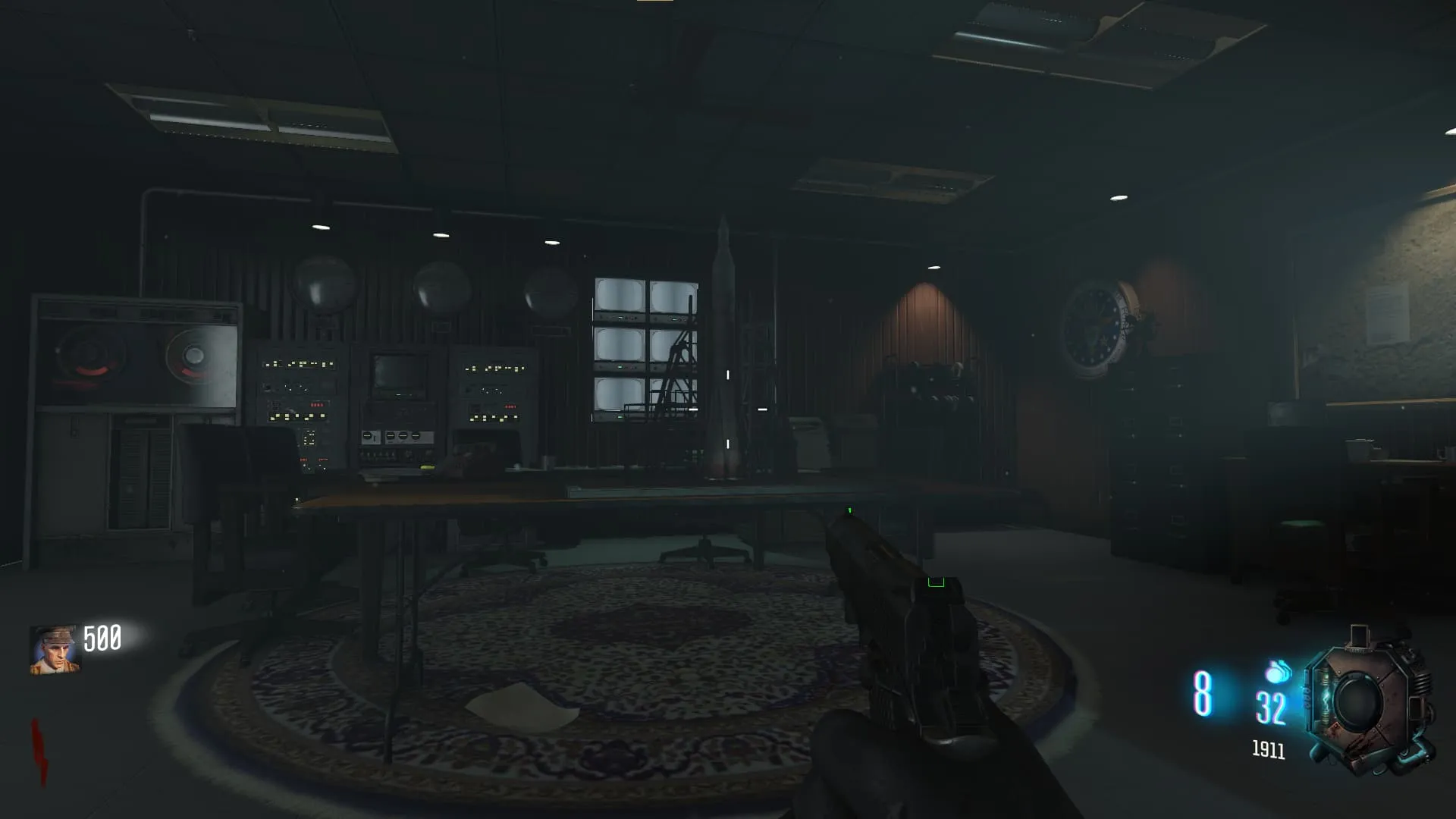This screenshot has height=819, width=1456.
Task: Click the glowing blue grenade icon
Action: (1278, 672)
